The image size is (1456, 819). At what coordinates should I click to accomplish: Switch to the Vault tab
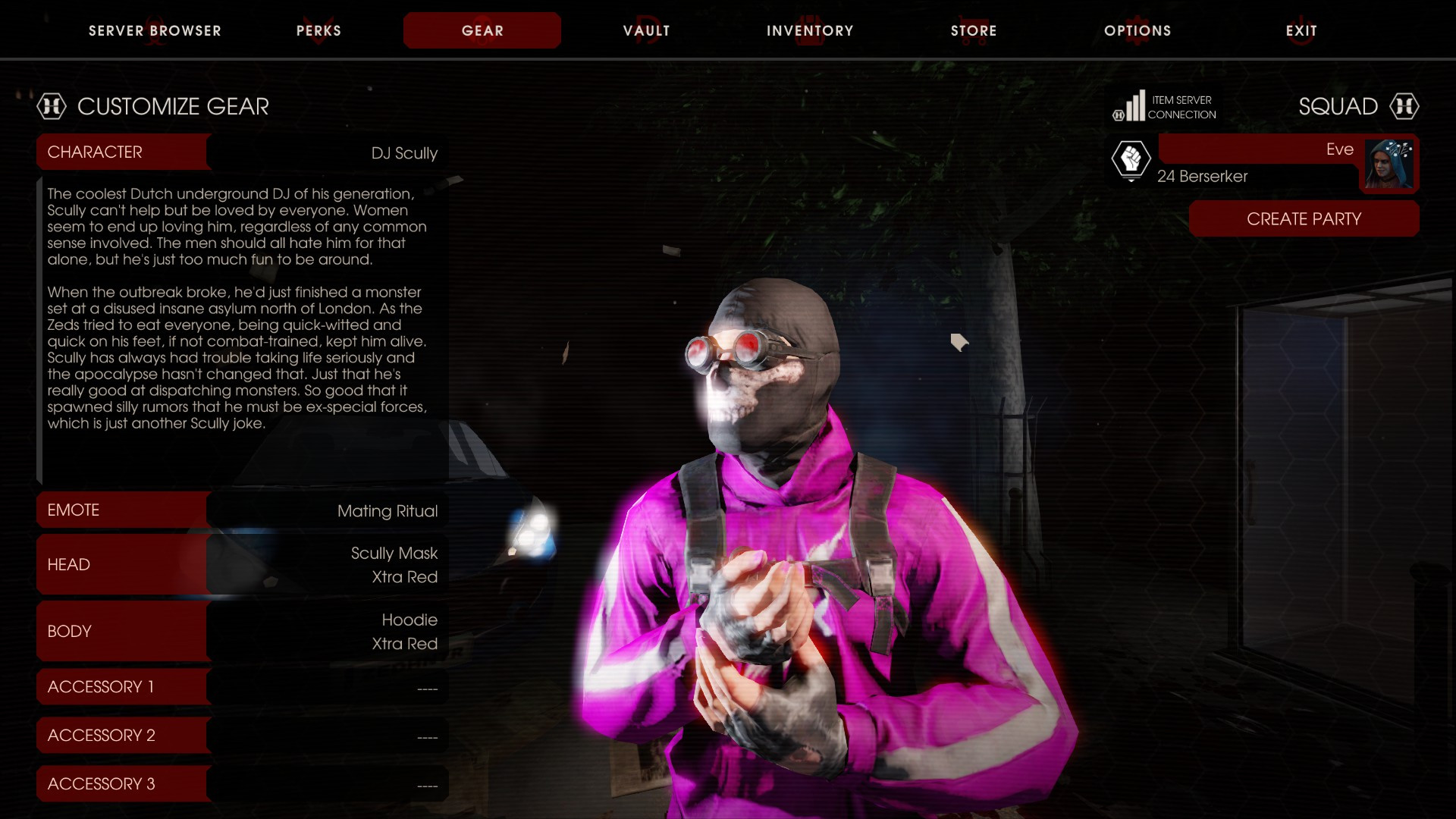click(646, 30)
